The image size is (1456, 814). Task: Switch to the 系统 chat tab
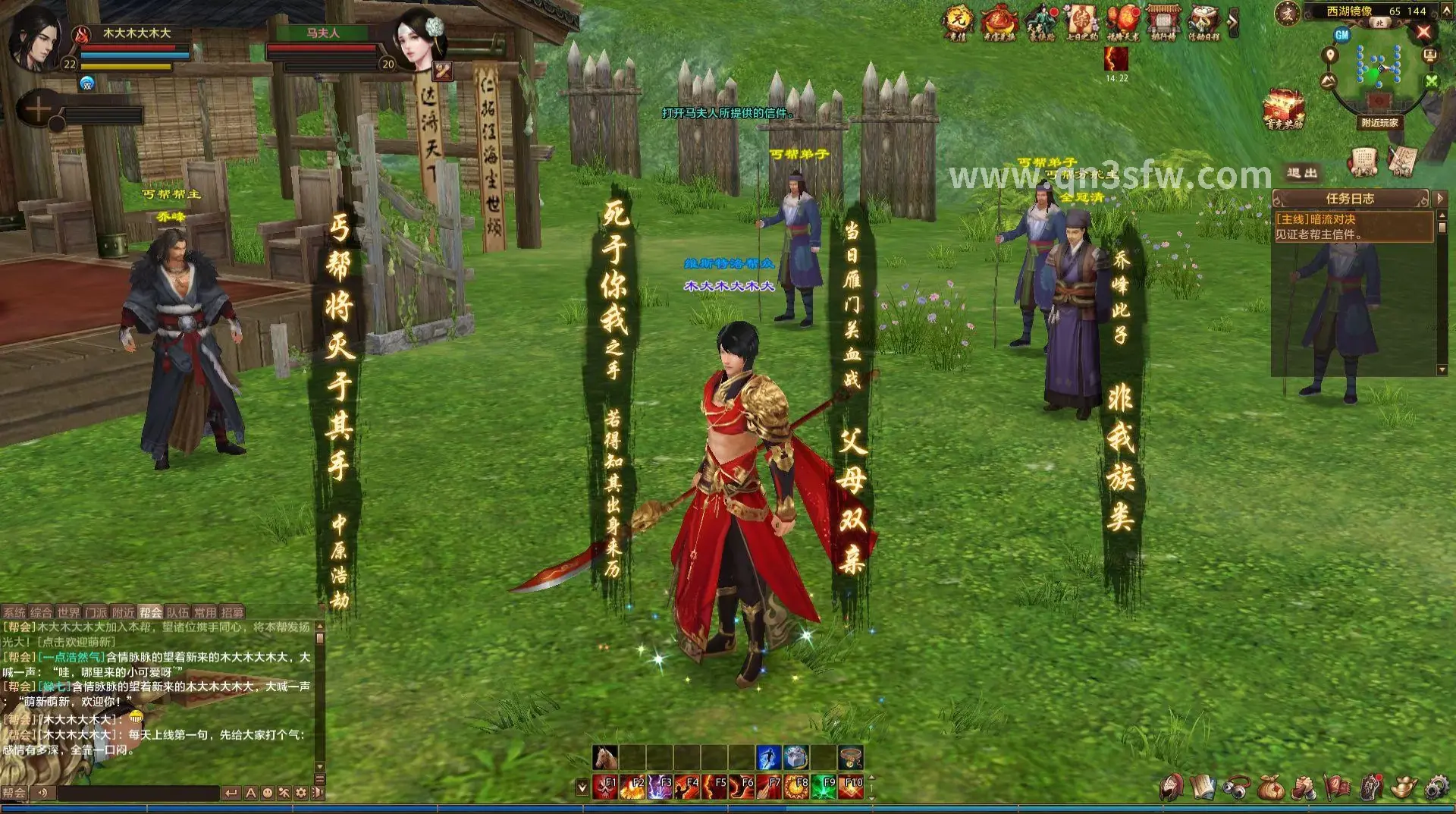click(x=14, y=612)
